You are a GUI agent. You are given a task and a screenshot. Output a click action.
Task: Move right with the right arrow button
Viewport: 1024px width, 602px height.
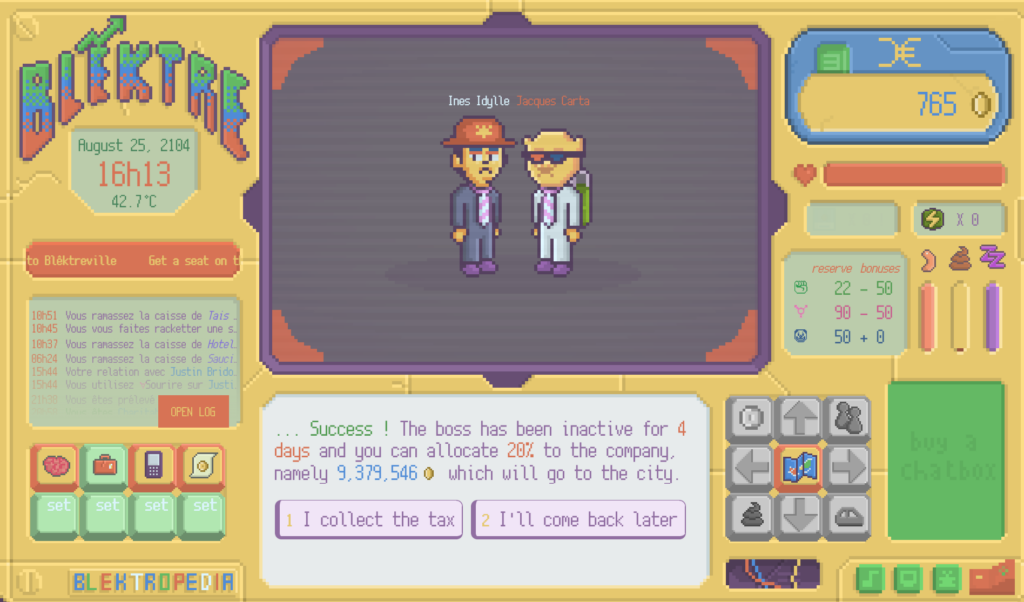[x=847, y=466]
